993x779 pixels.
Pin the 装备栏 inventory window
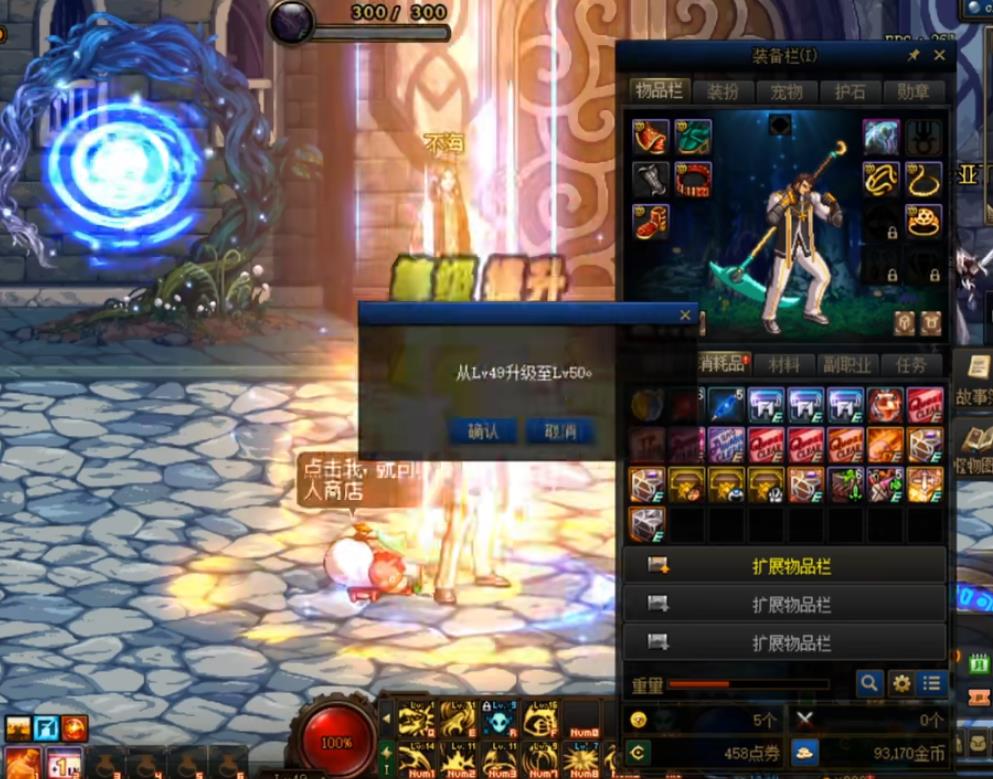tap(913, 55)
